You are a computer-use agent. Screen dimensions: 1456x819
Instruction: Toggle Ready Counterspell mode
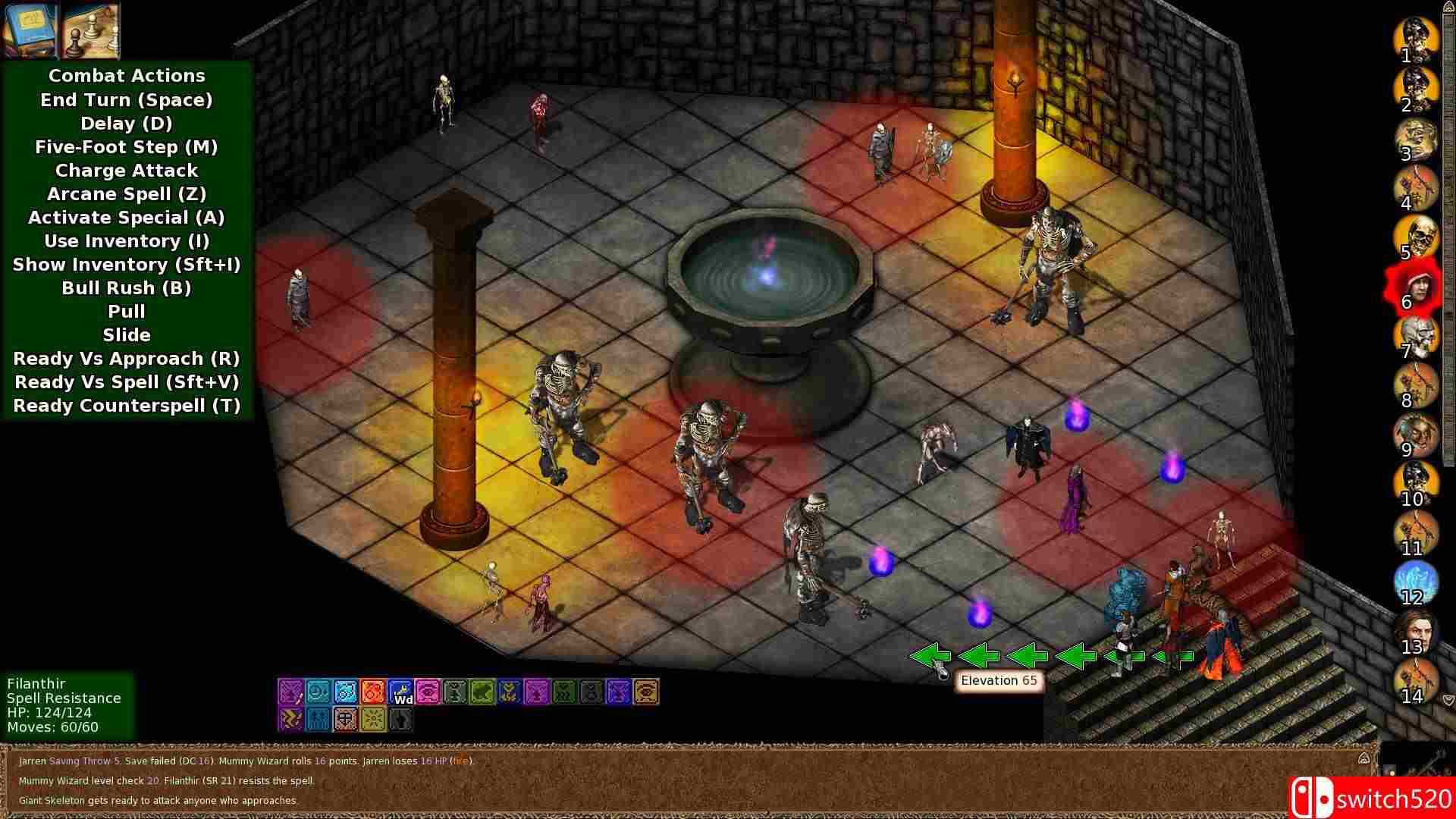click(x=127, y=406)
